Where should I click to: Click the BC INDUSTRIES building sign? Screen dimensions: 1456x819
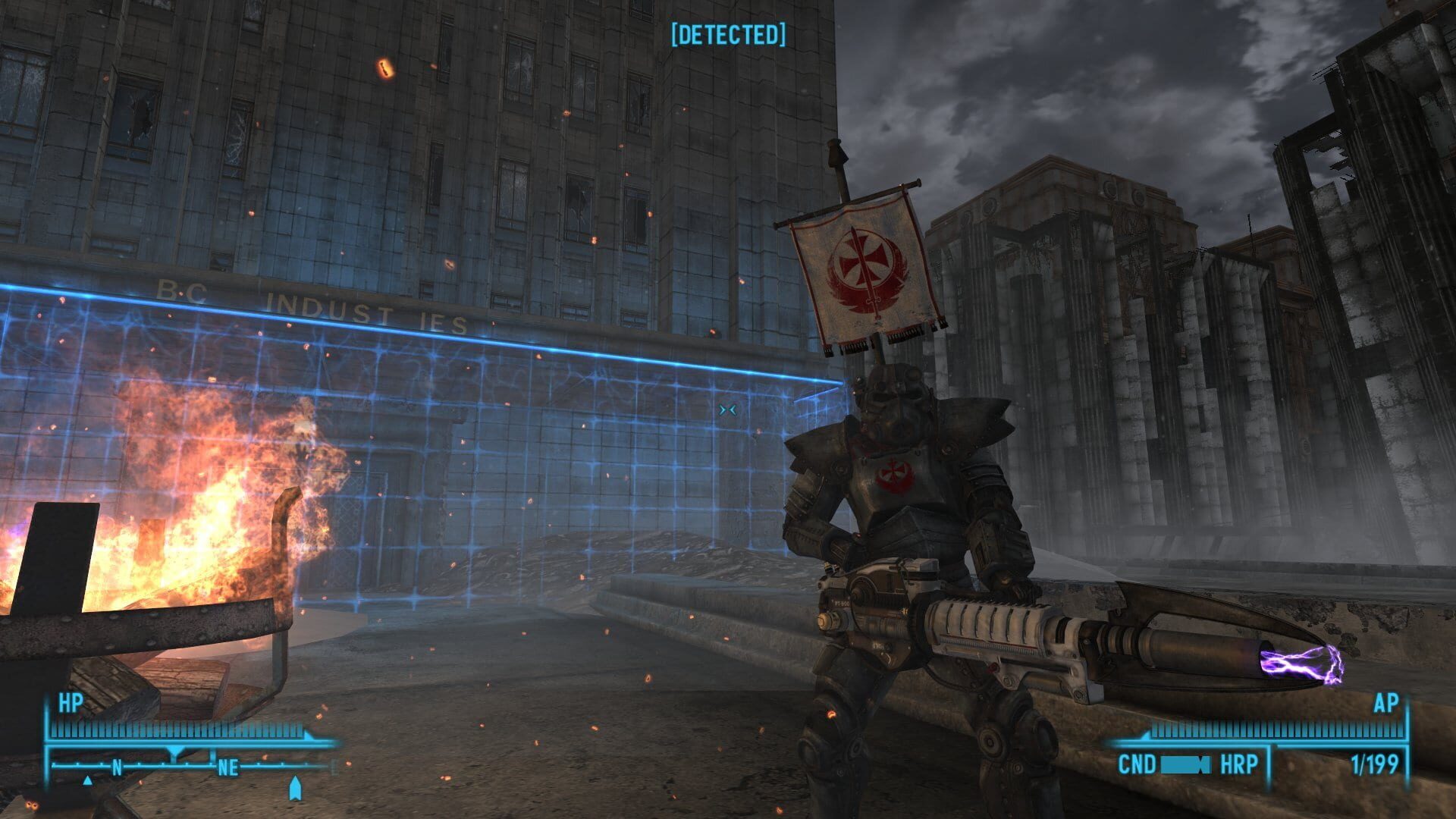[318, 303]
